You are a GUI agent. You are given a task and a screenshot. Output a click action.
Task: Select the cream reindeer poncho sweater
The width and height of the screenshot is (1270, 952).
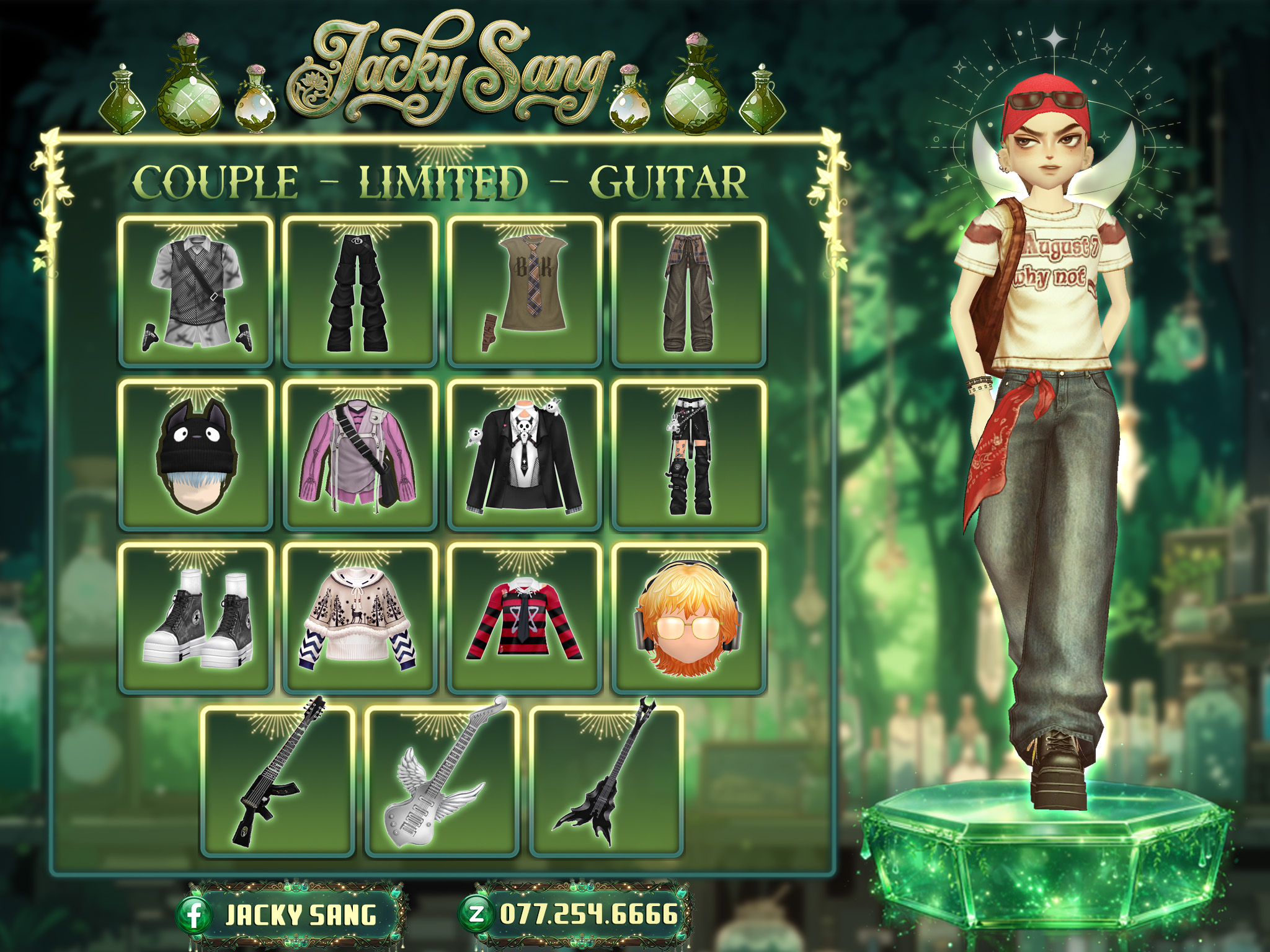(360, 619)
